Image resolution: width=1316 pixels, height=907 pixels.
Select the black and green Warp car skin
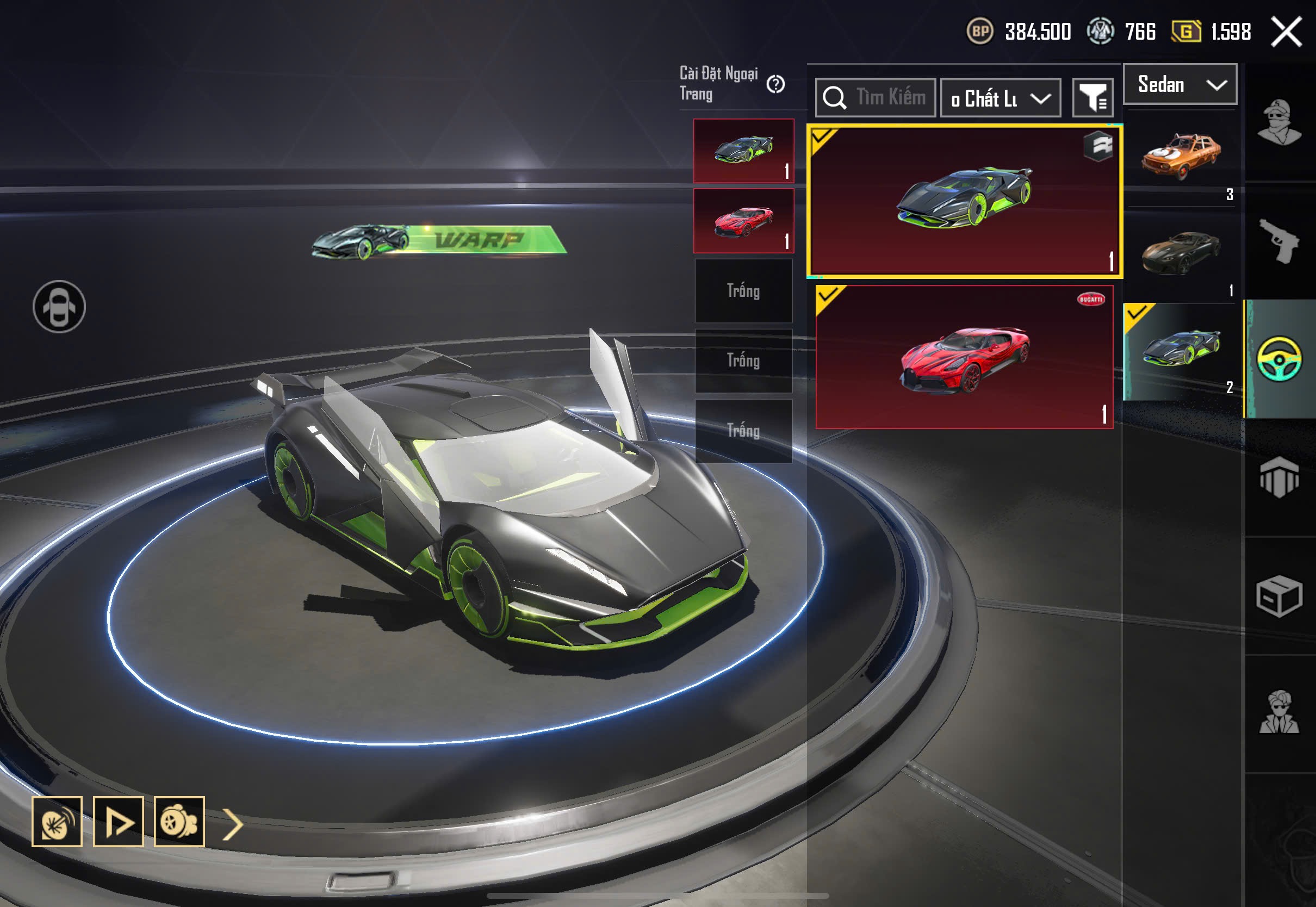(964, 201)
